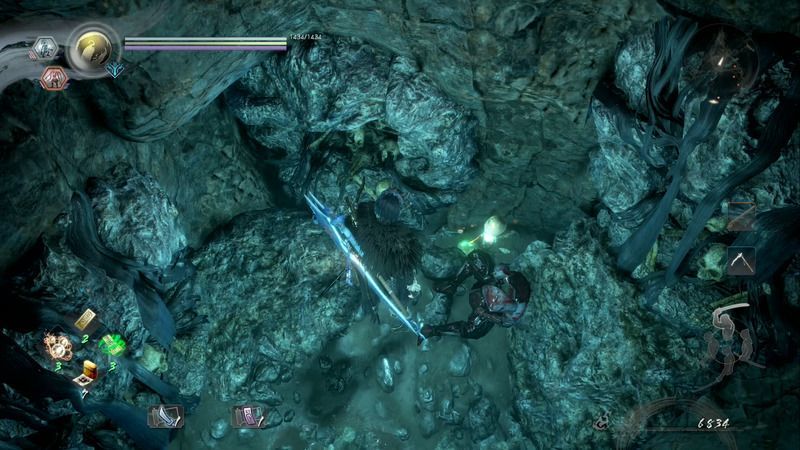This screenshot has height=450, width=800.
Task: Use the orange spirit orb quick item
Action: [57, 346]
